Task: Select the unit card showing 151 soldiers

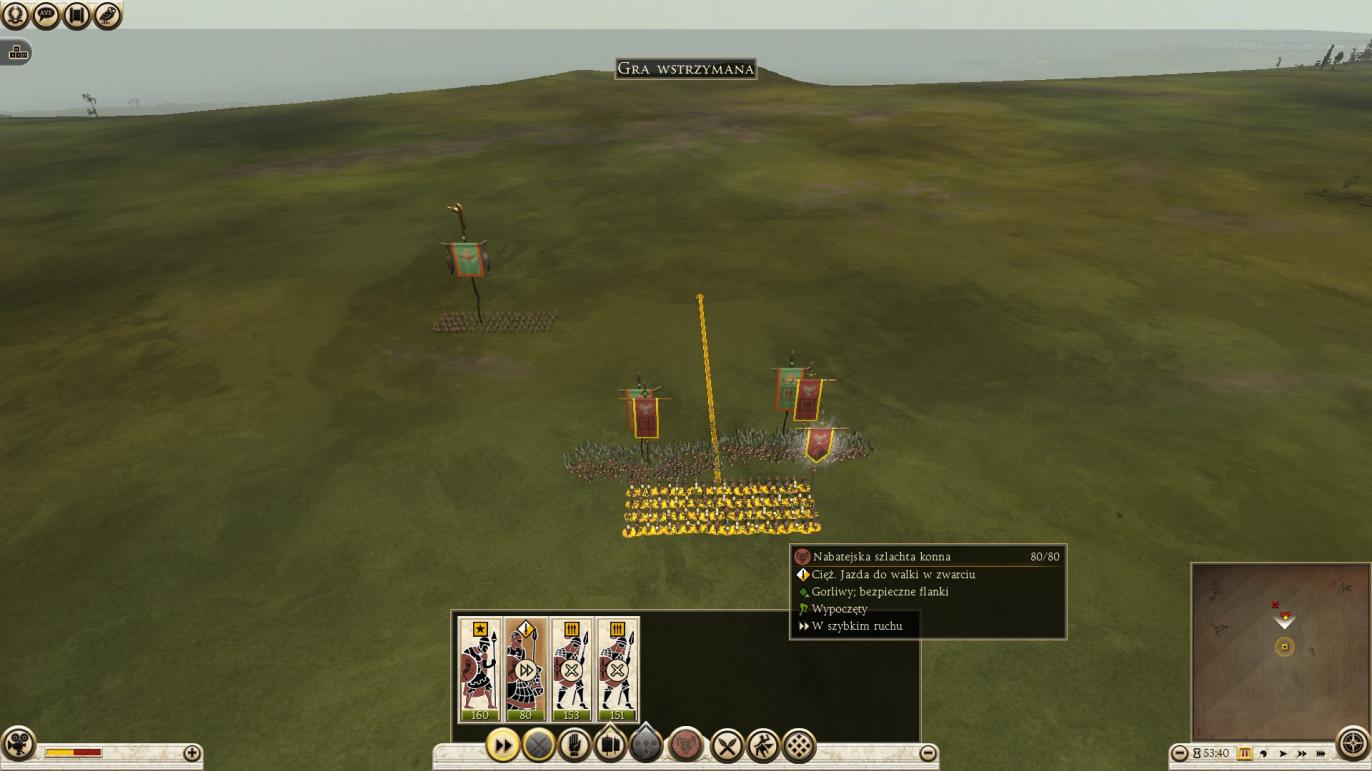Action: [x=617, y=668]
